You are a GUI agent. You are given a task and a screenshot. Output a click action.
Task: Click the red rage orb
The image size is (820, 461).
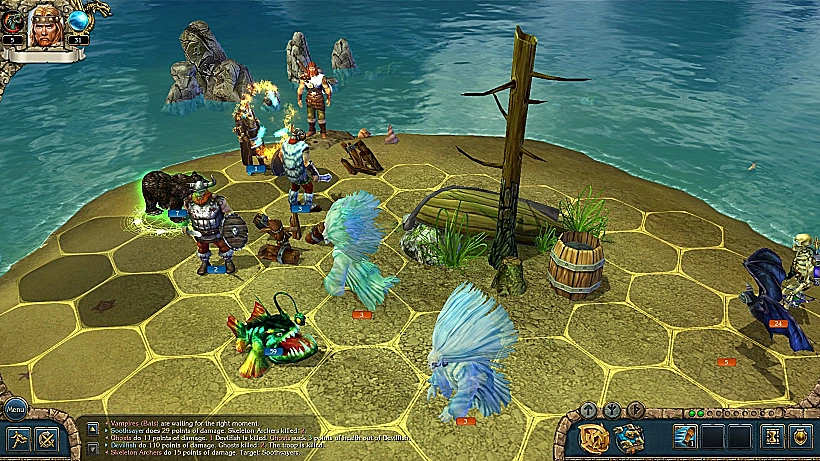[x=11, y=21]
